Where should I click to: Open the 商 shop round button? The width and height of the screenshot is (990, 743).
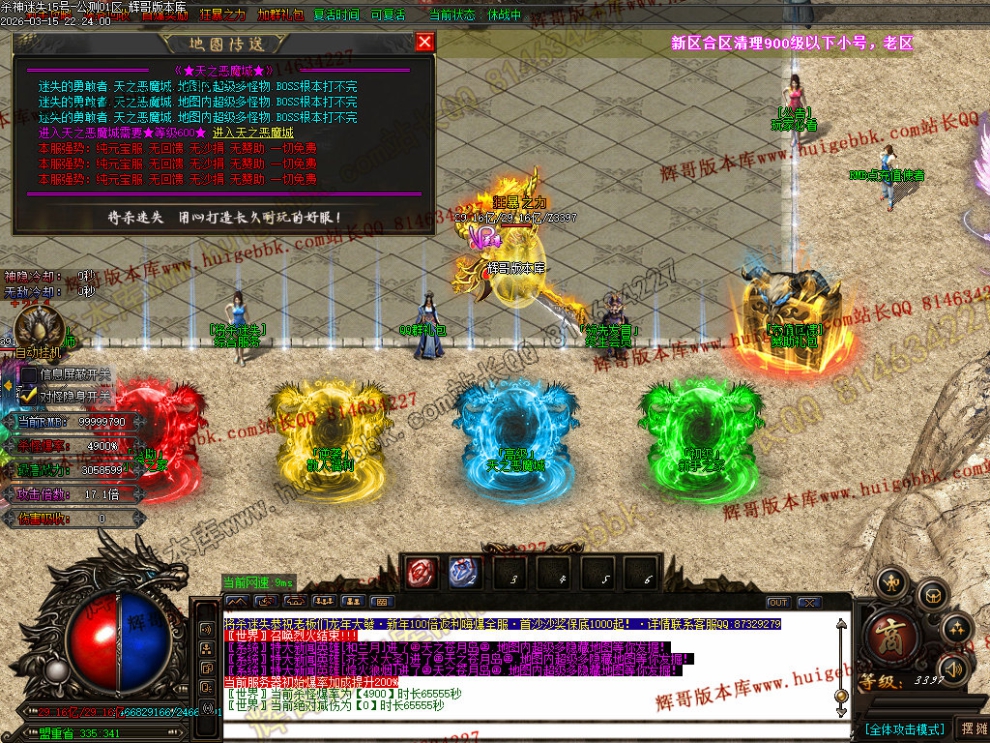886,635
